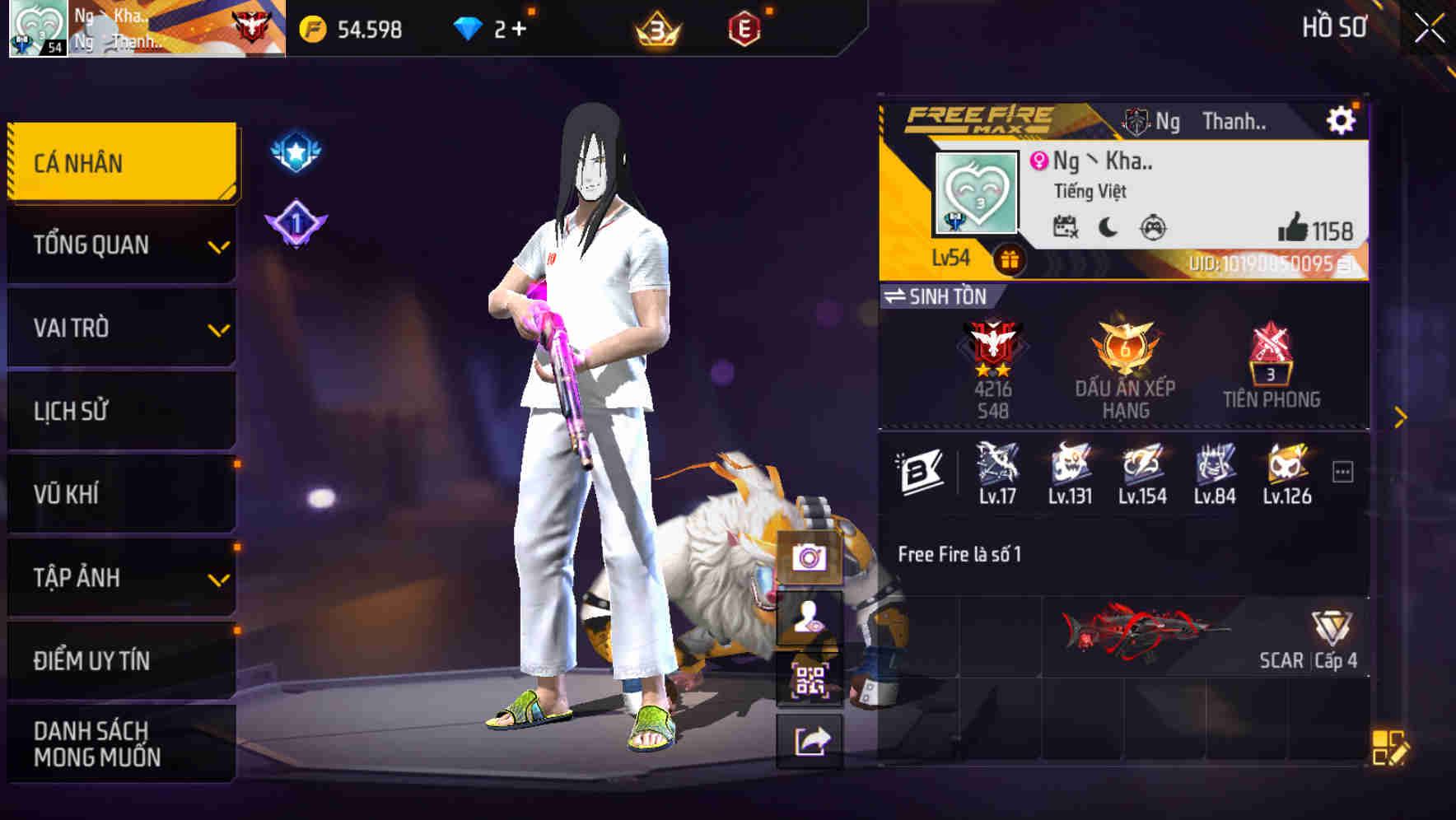Viewport: 1456px width, 820px height.
Task: Switch to the LỊCH SỬ tab
Action: click(121, 411)
